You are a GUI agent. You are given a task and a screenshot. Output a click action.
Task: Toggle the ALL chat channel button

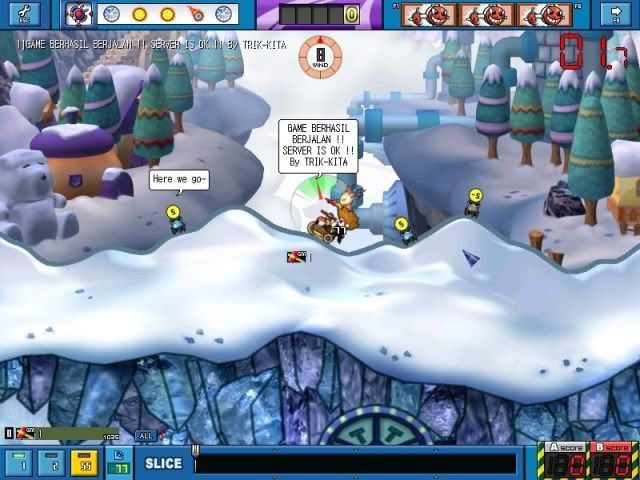click(x=146, y=435)
